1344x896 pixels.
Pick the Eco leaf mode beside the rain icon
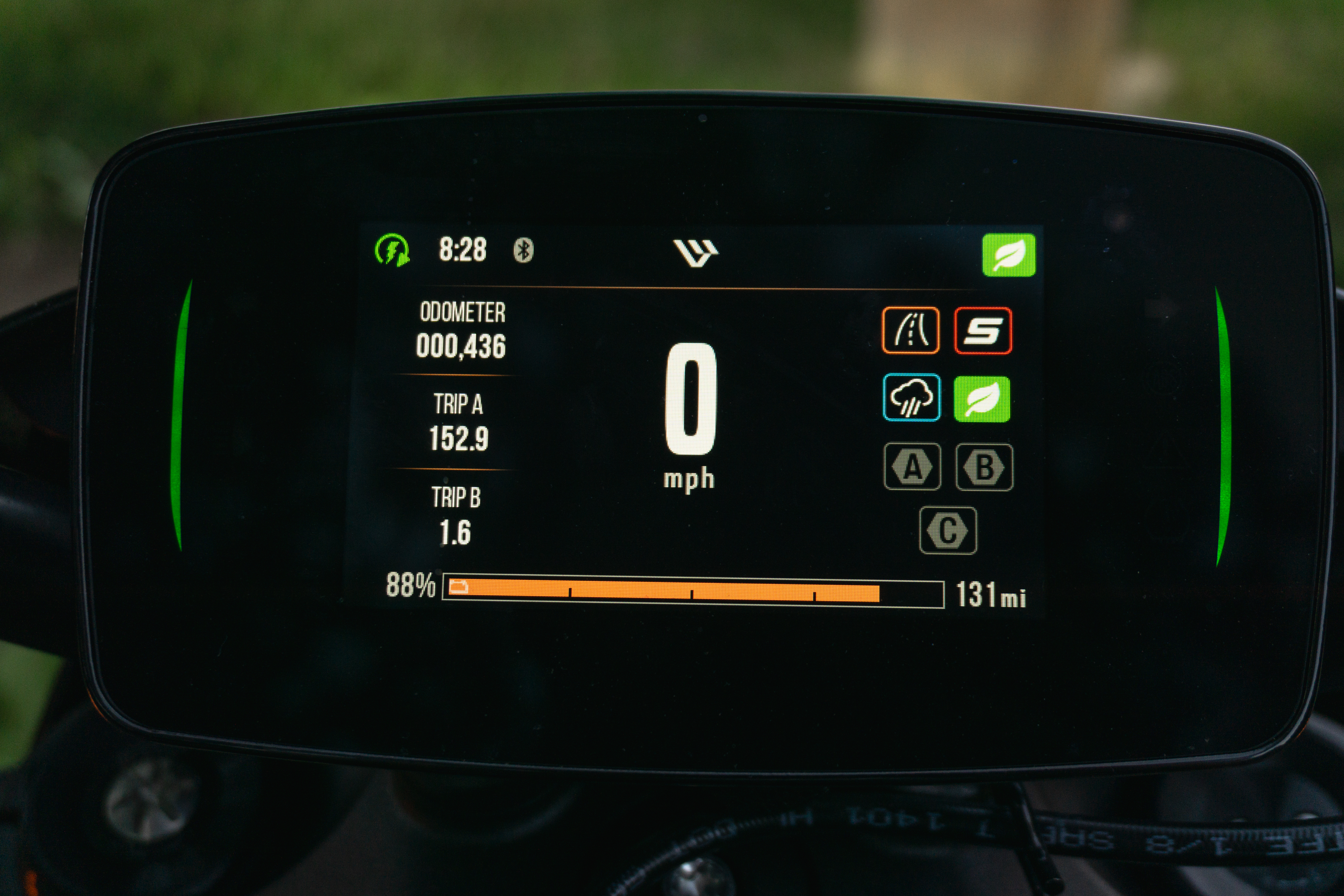(982, 399)
